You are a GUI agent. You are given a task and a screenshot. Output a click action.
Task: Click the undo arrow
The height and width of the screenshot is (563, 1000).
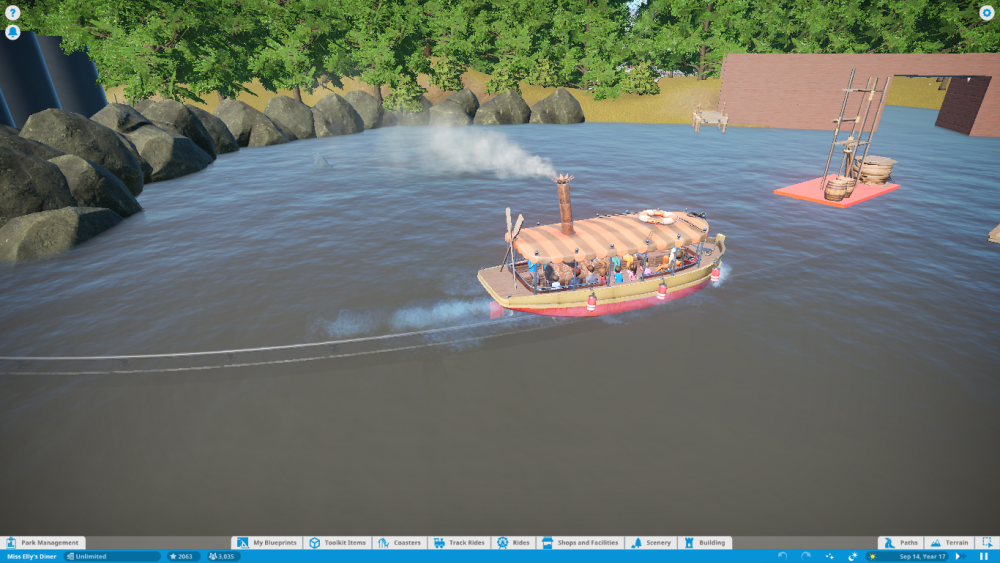782,556
